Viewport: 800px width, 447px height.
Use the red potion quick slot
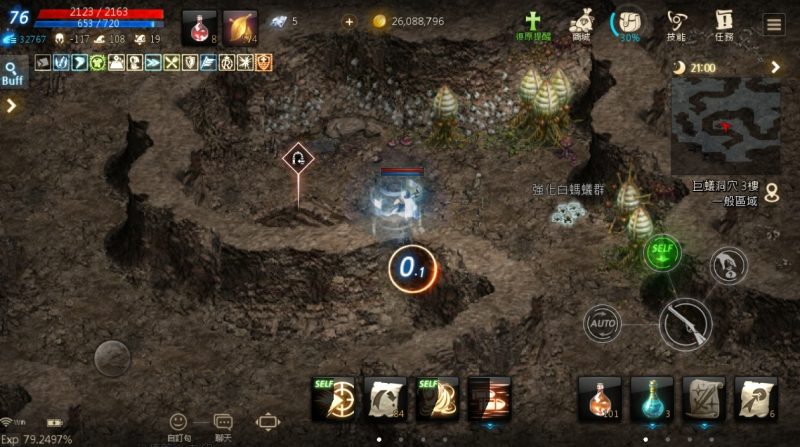point(199,27)
